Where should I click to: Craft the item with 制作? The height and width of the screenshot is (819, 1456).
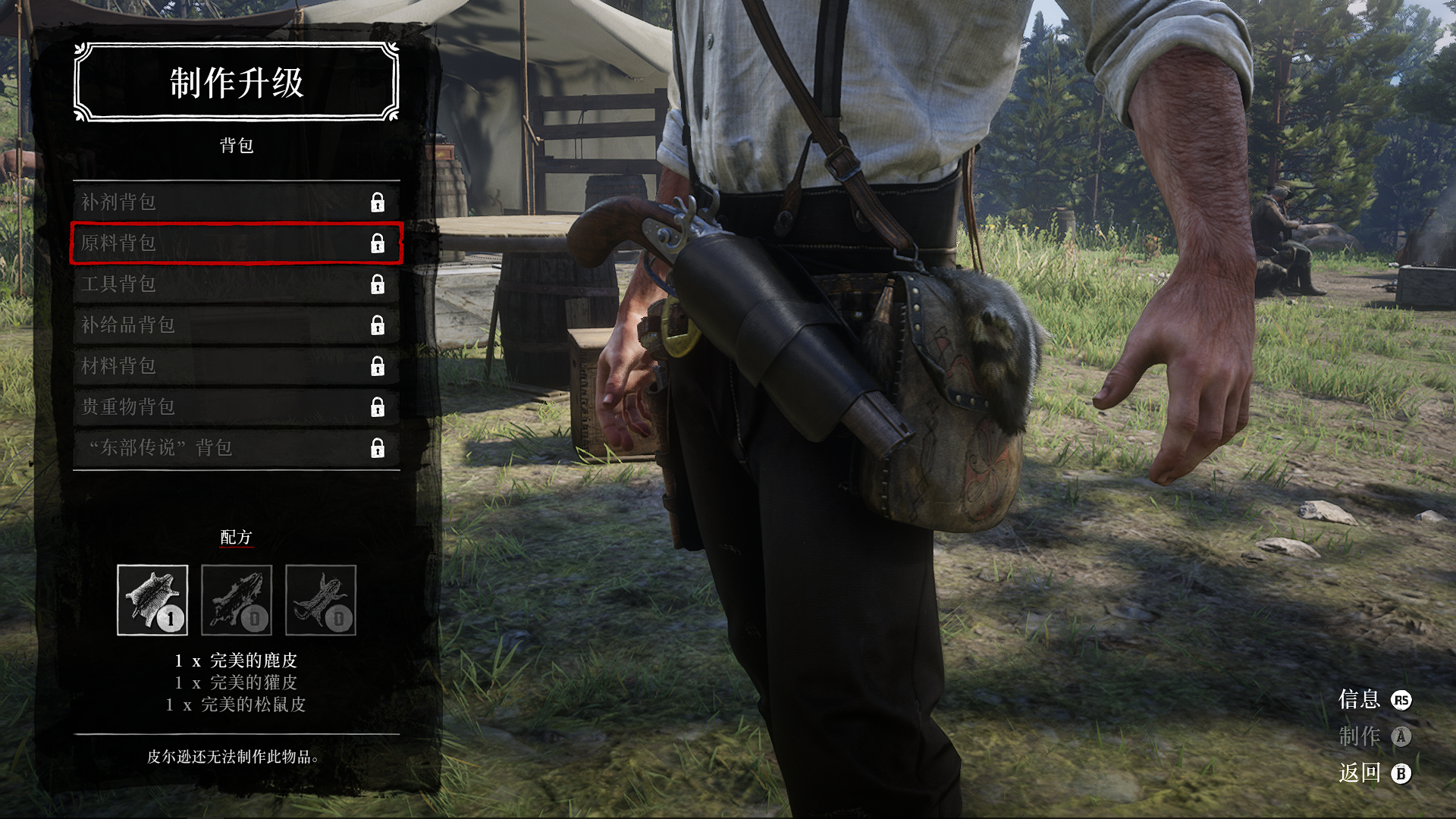coord(1373,736)
